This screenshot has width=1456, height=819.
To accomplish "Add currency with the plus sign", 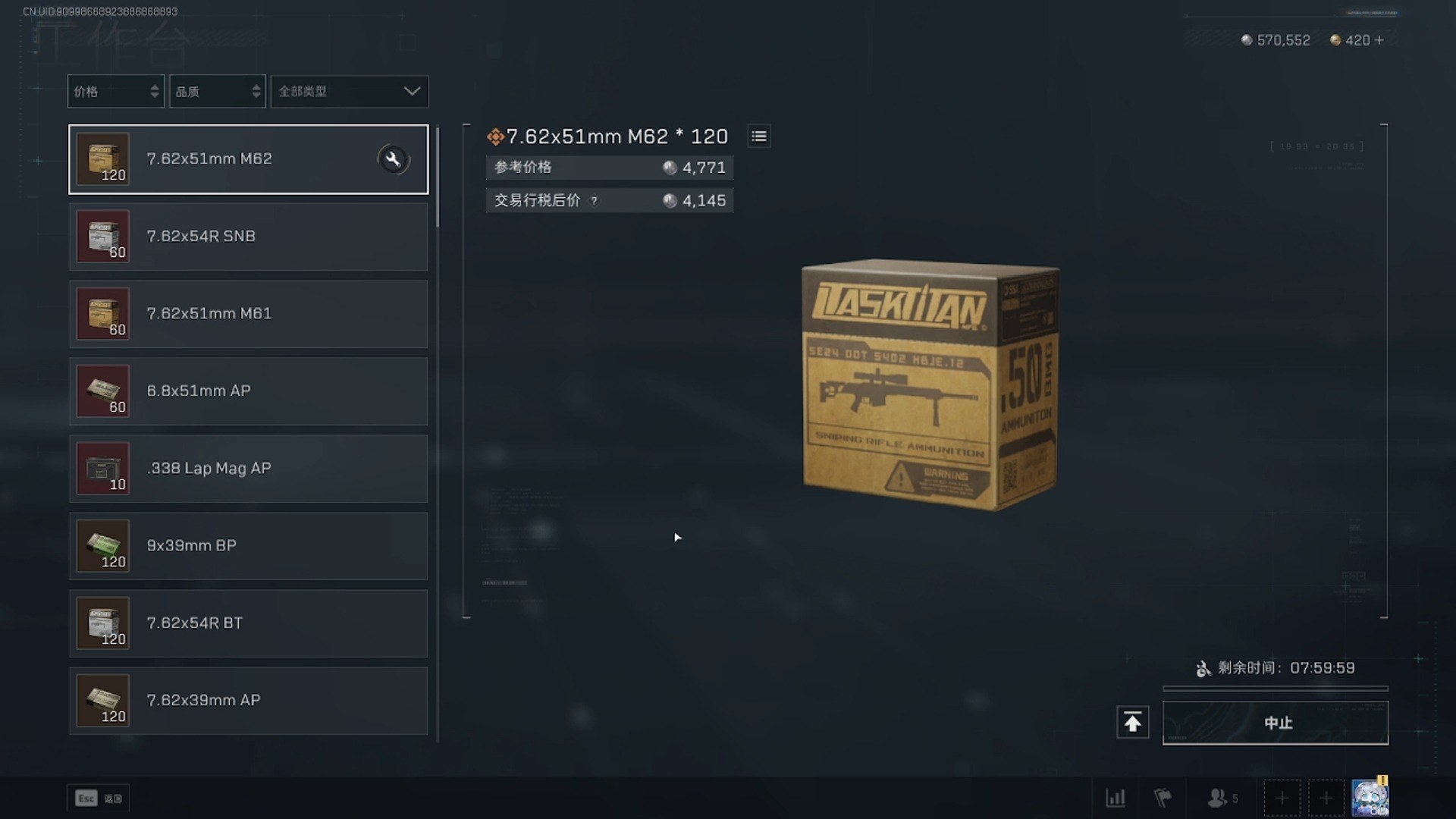I will pos(1379,40).
